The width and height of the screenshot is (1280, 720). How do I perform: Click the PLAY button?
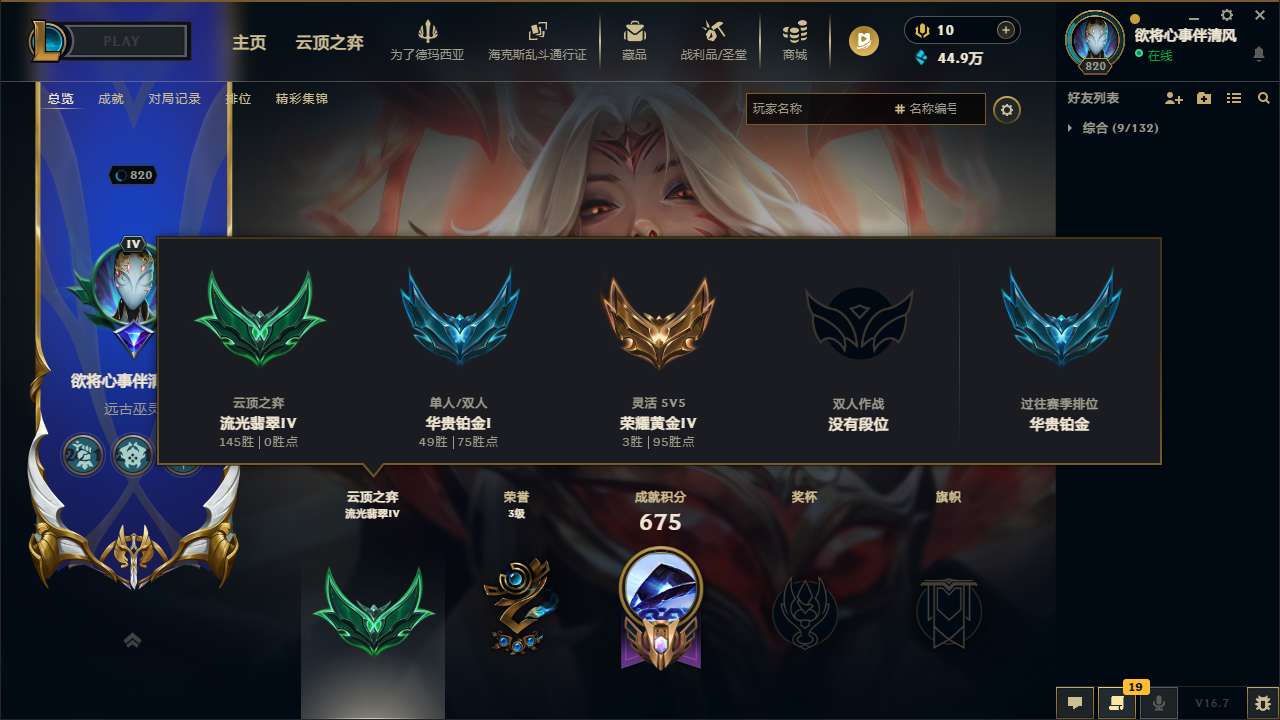click(x=120, y=41)
